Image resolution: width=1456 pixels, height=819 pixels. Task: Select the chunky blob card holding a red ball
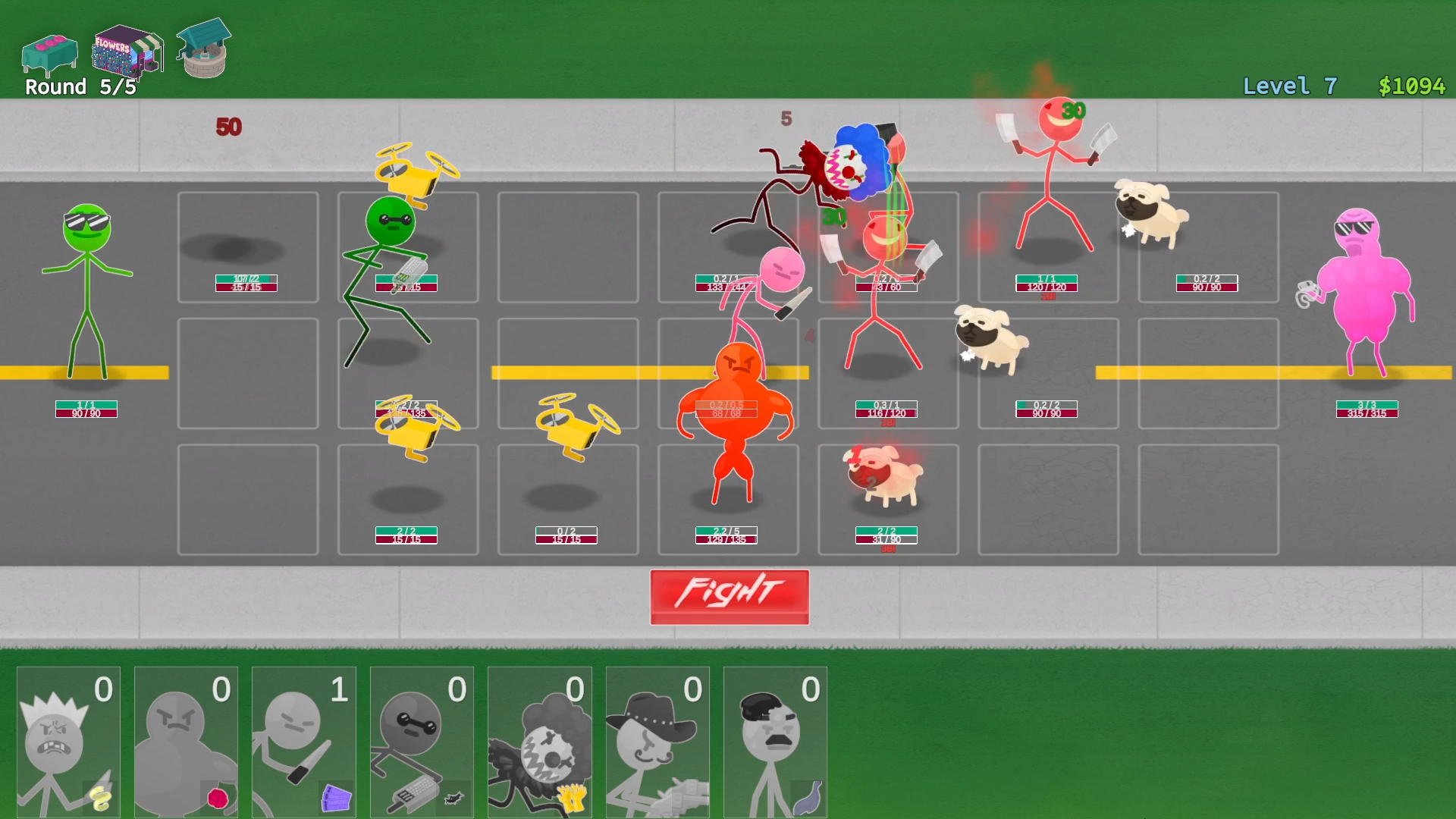(185, 739)
